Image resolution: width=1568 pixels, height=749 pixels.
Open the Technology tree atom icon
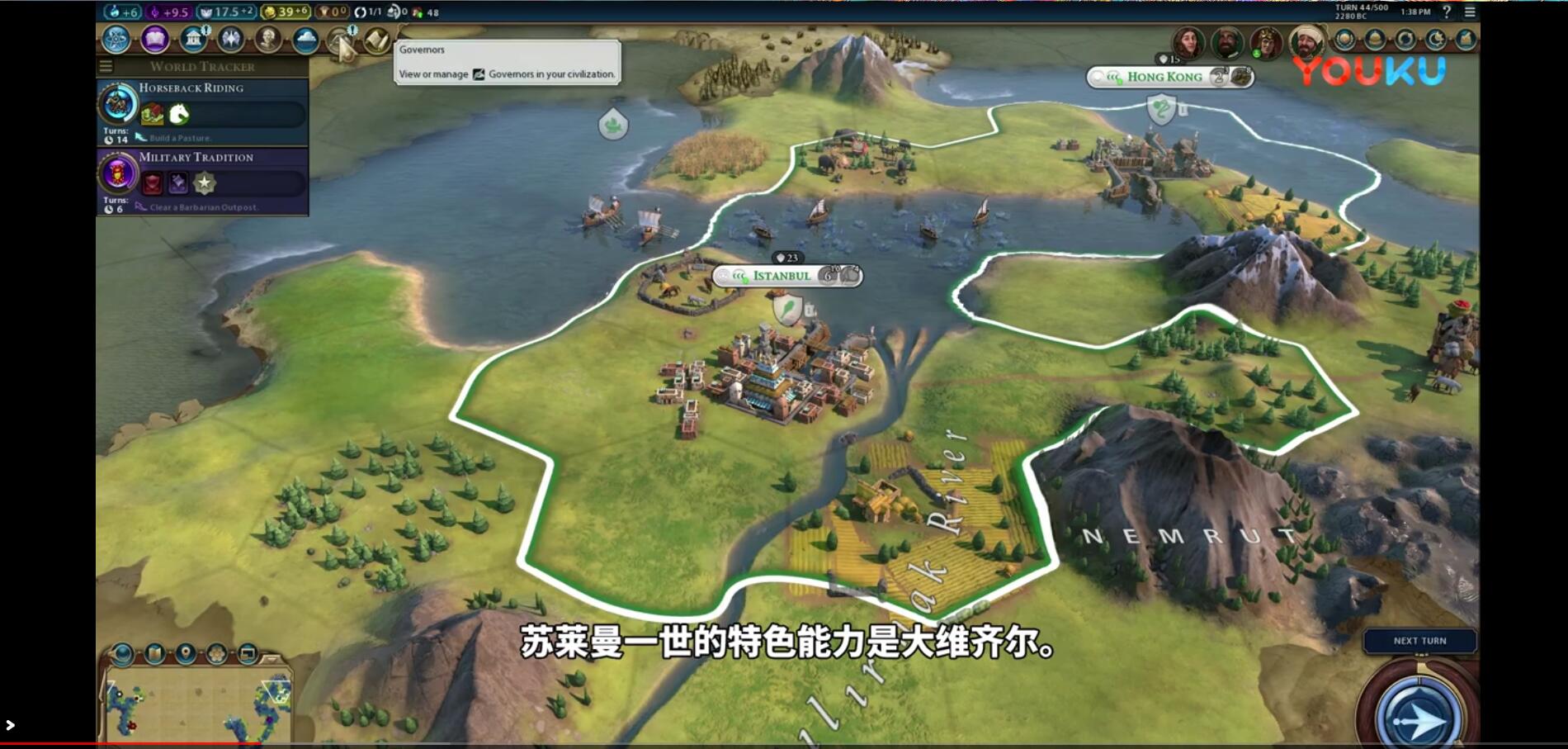[x=116, y=39]
